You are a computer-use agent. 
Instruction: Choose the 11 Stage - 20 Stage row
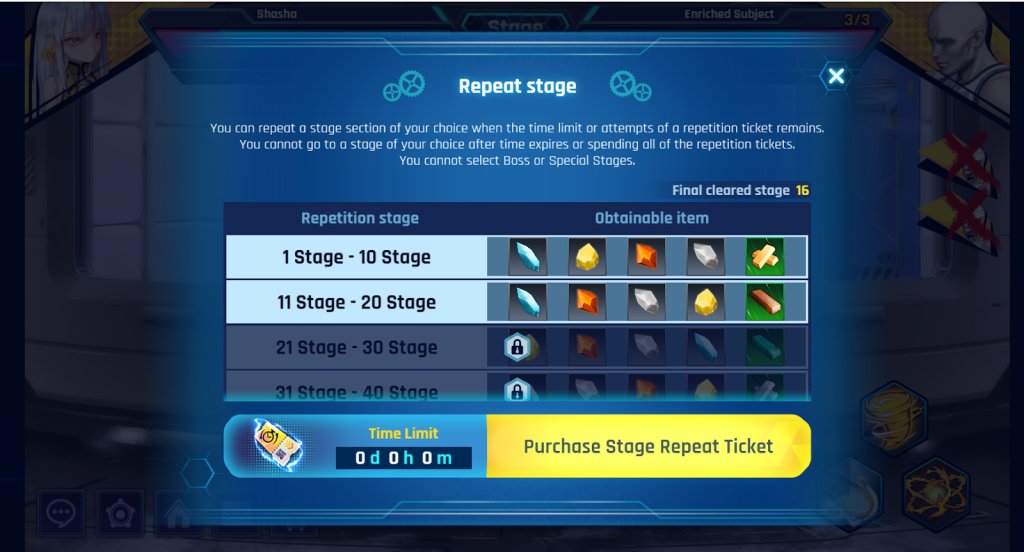(356, 302)
